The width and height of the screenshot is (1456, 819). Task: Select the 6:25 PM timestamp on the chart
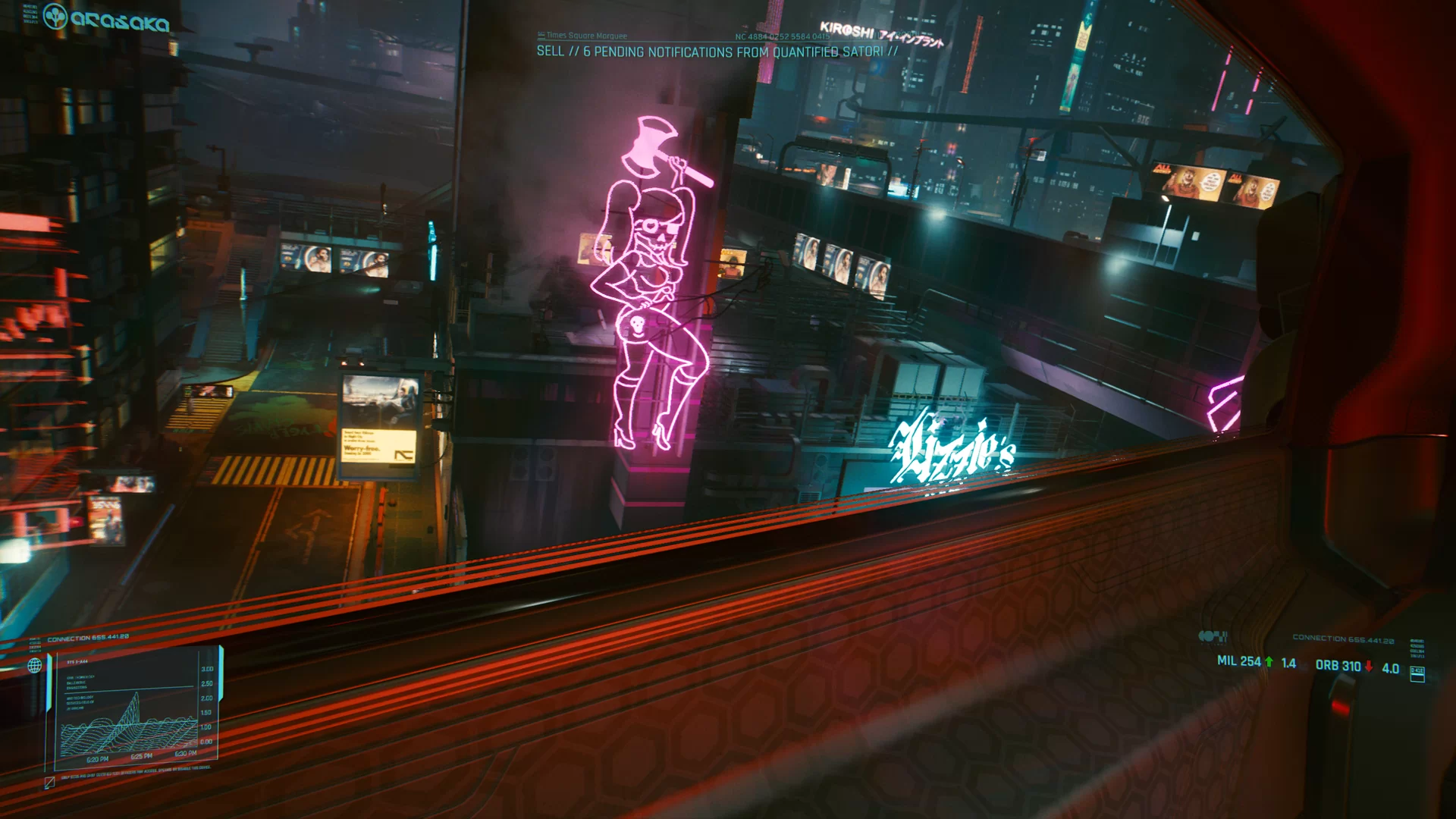coord(141,755)
